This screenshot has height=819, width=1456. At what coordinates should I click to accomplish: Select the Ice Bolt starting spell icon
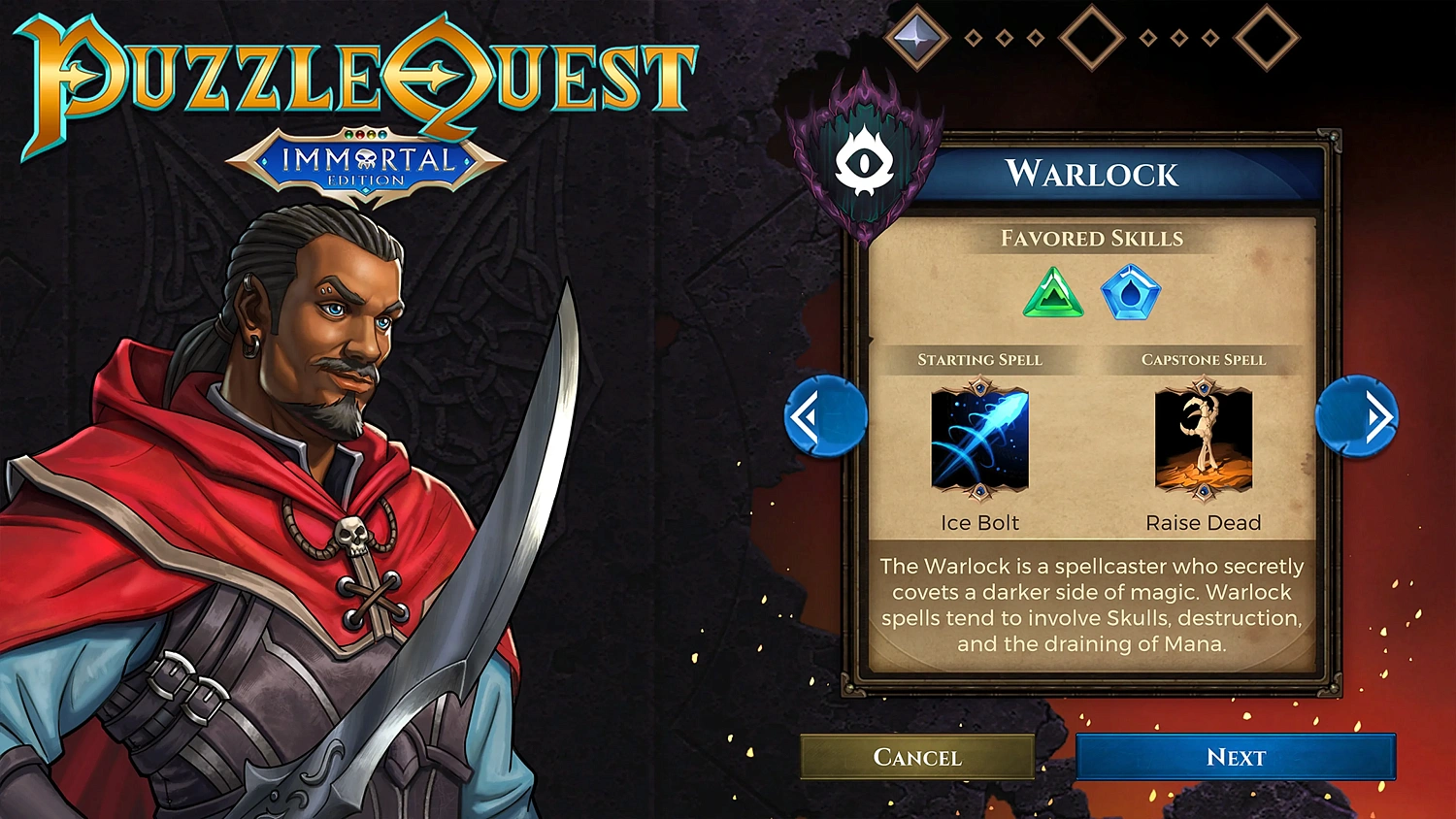coord(978,442)
